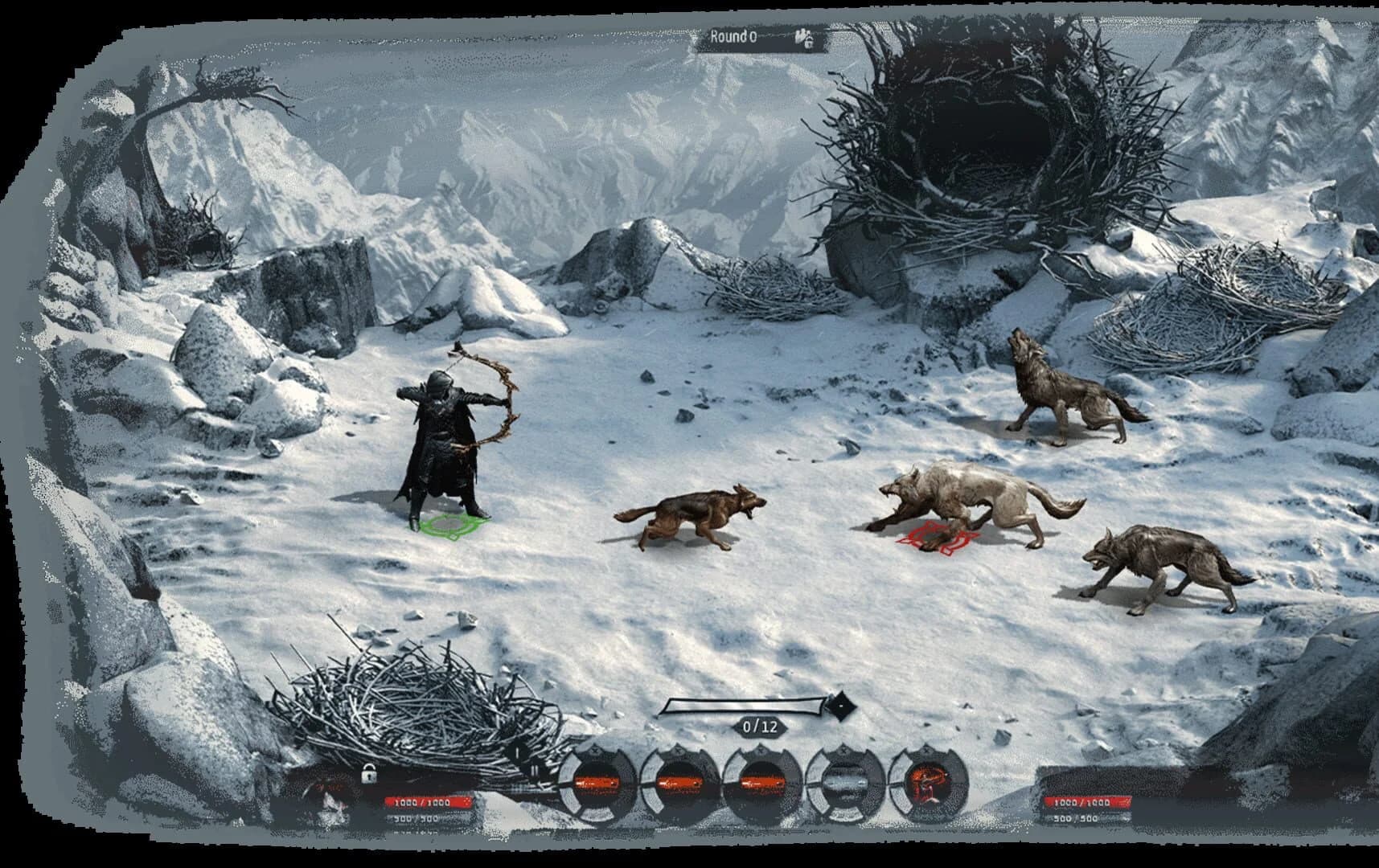The height and width of the screenshot is (868, 1379).
Task: Toggle pause using the II symbol near the nest
Action: pos(535,772)
